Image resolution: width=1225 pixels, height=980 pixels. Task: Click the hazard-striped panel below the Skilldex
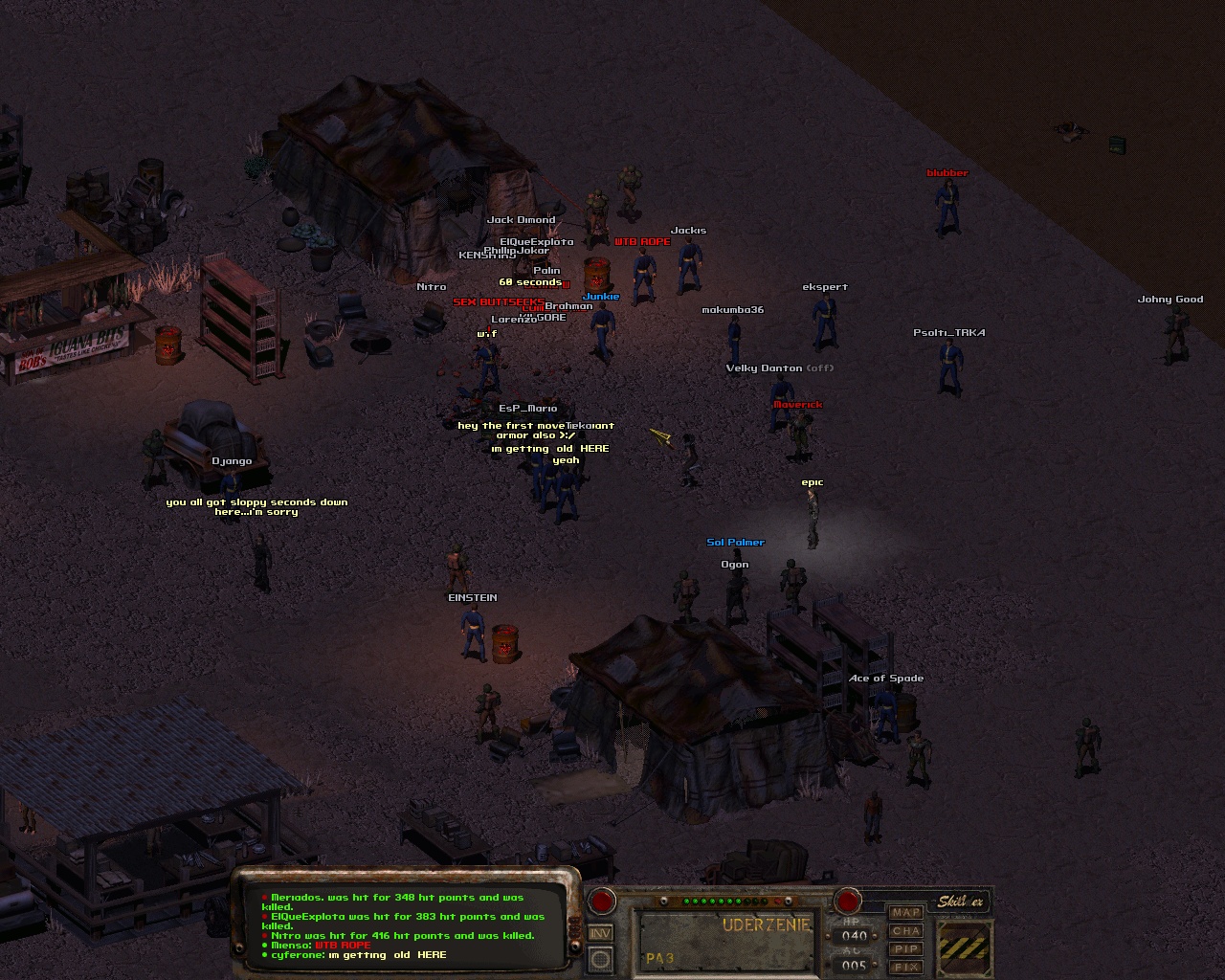coord(965,948)
